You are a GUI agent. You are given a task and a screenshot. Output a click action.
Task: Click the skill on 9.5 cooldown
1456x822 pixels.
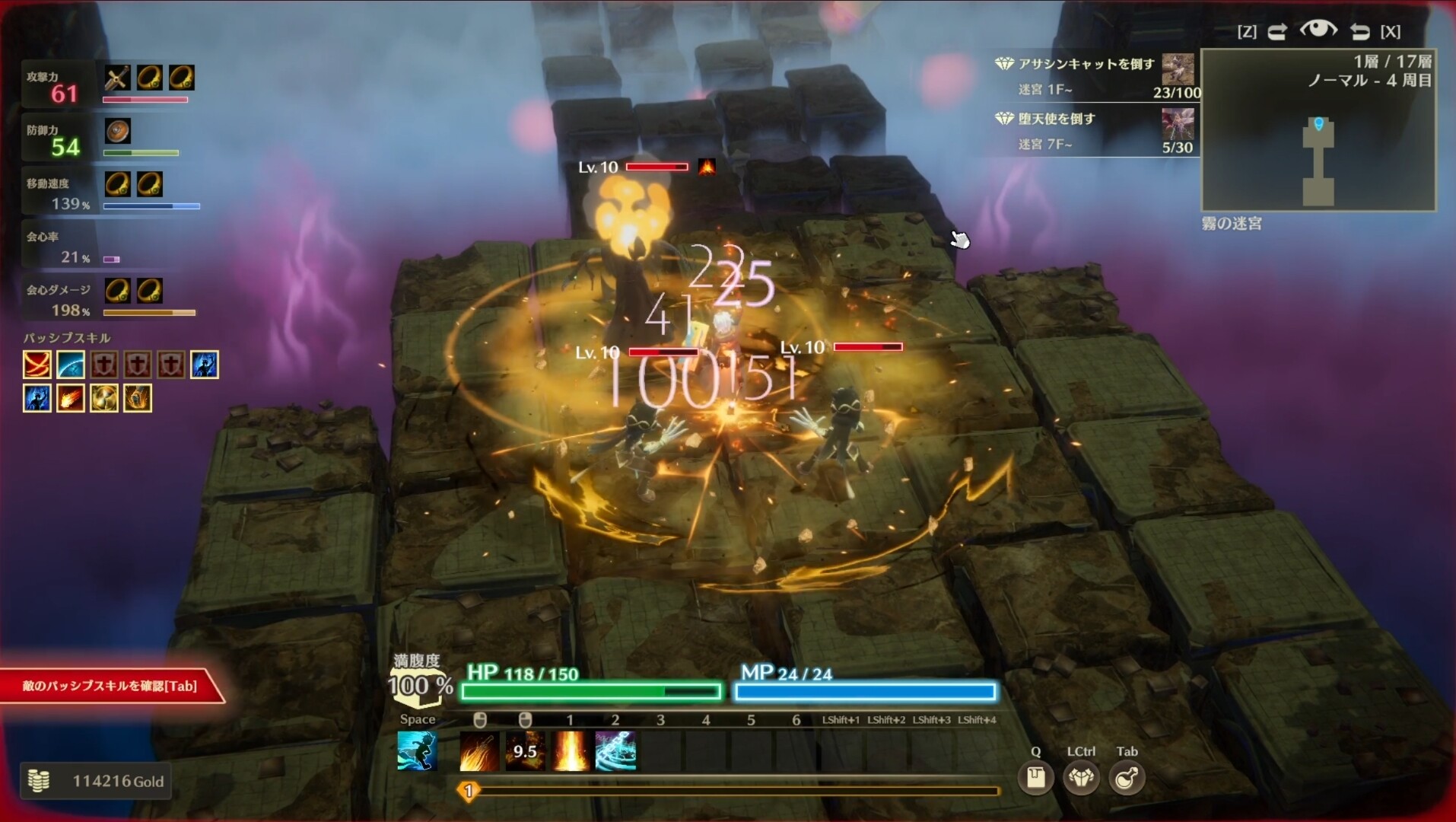[x=525, y=751]
